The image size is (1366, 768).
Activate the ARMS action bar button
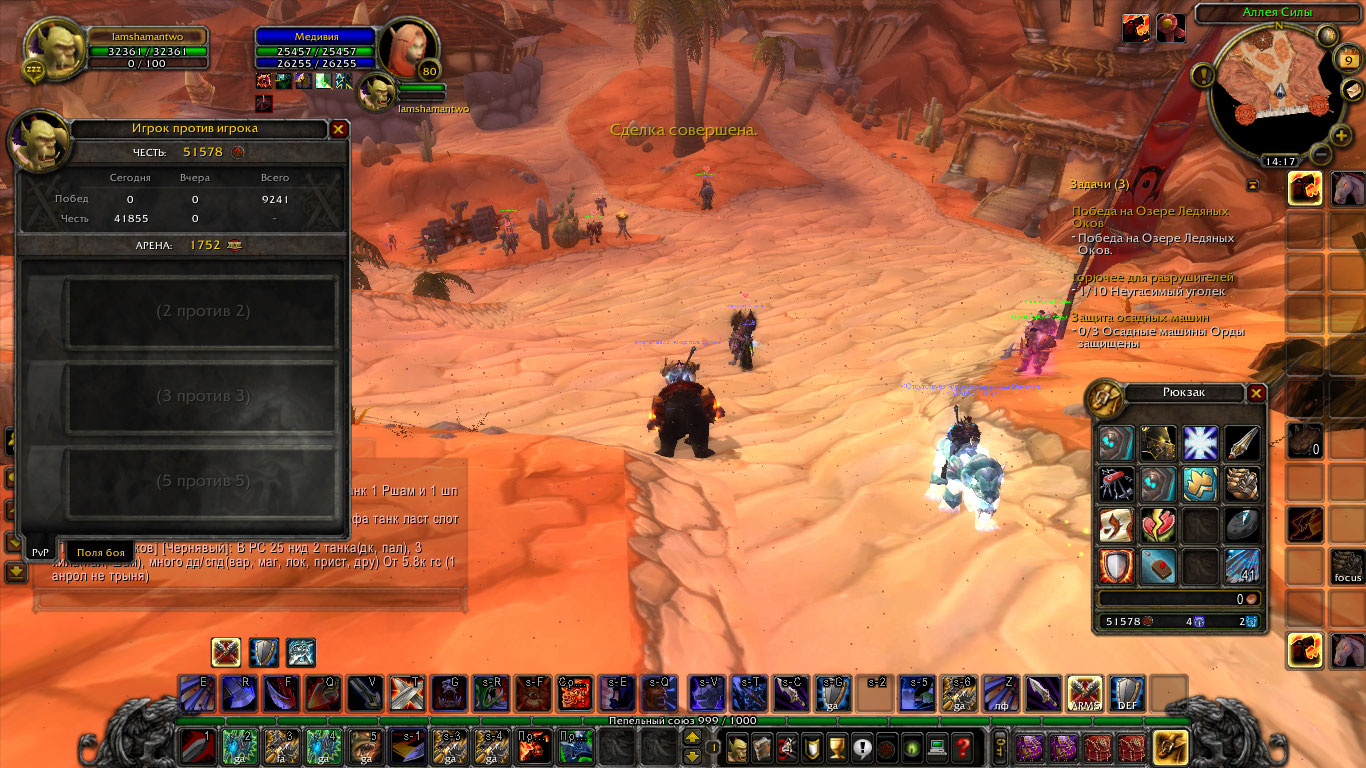(x=1084, y=692)
